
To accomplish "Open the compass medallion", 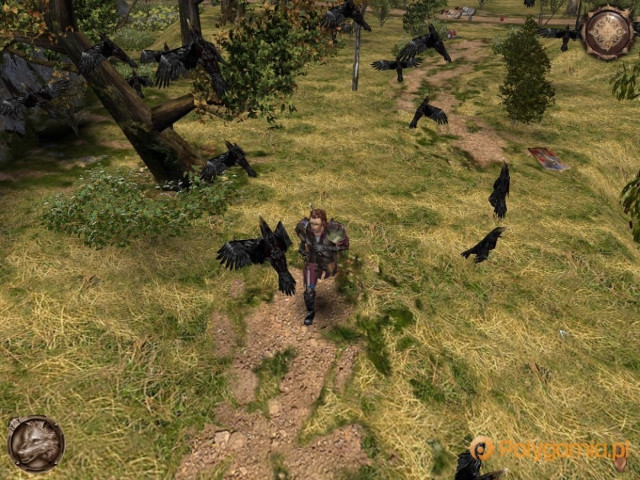I will point(607,33).
